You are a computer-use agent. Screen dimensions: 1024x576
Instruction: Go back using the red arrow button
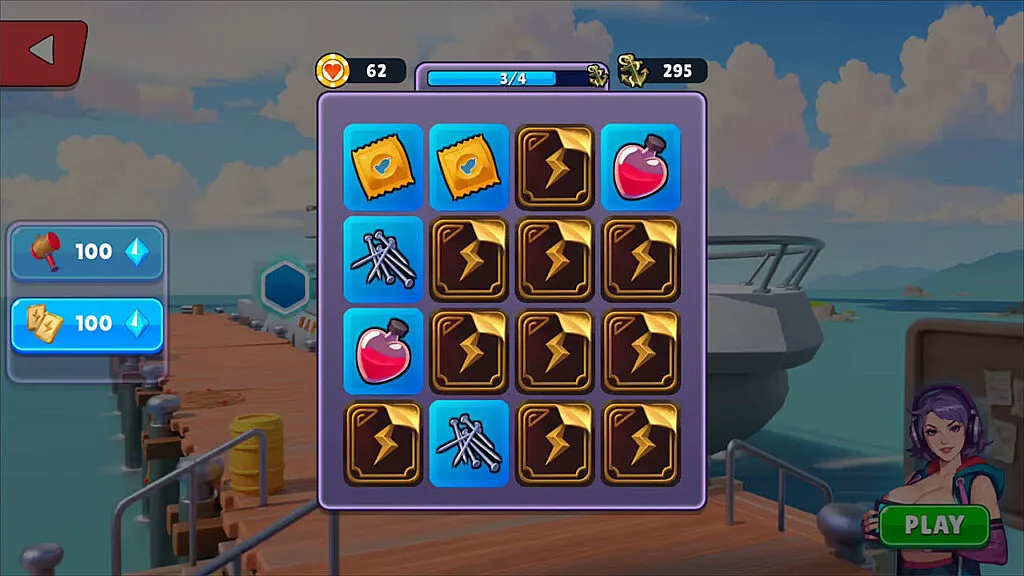[42, 51]
